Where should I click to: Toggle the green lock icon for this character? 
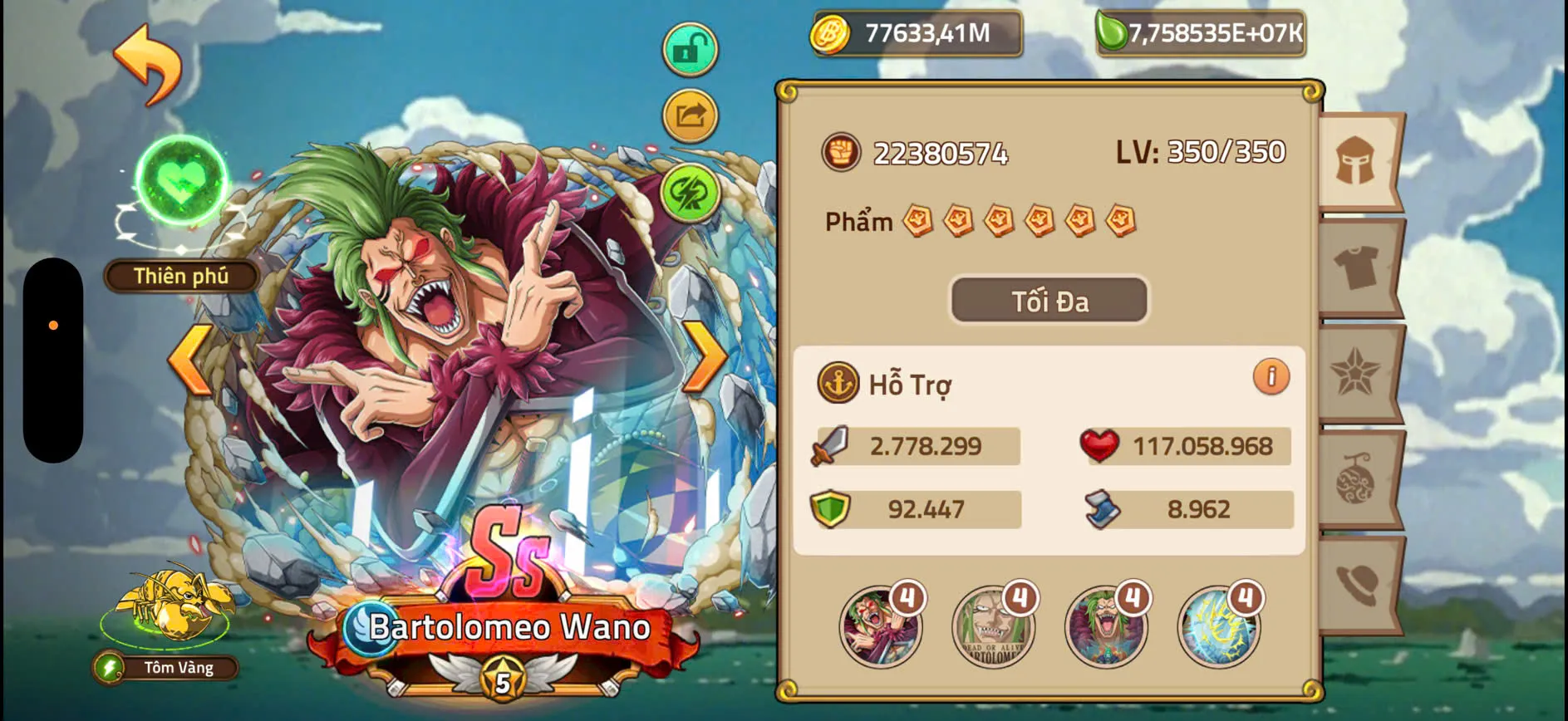tap(689, 47)
